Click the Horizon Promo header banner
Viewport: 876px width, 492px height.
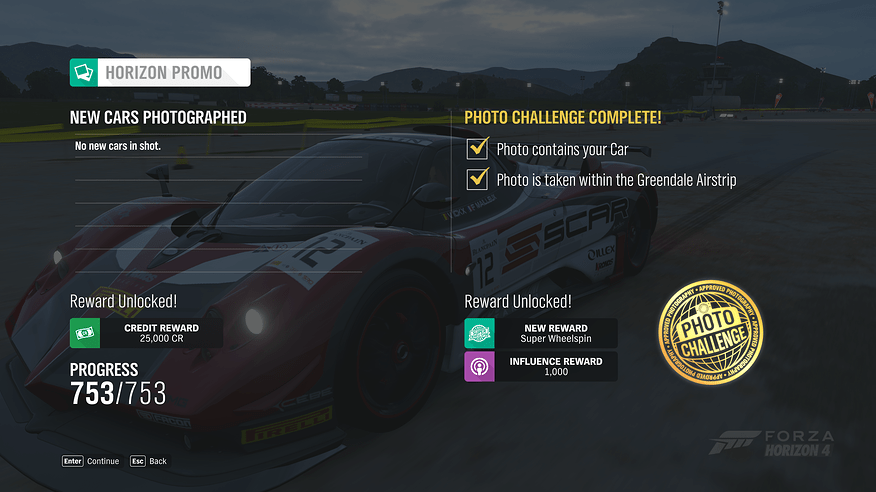pyautogui.click(x=160, y=72)
